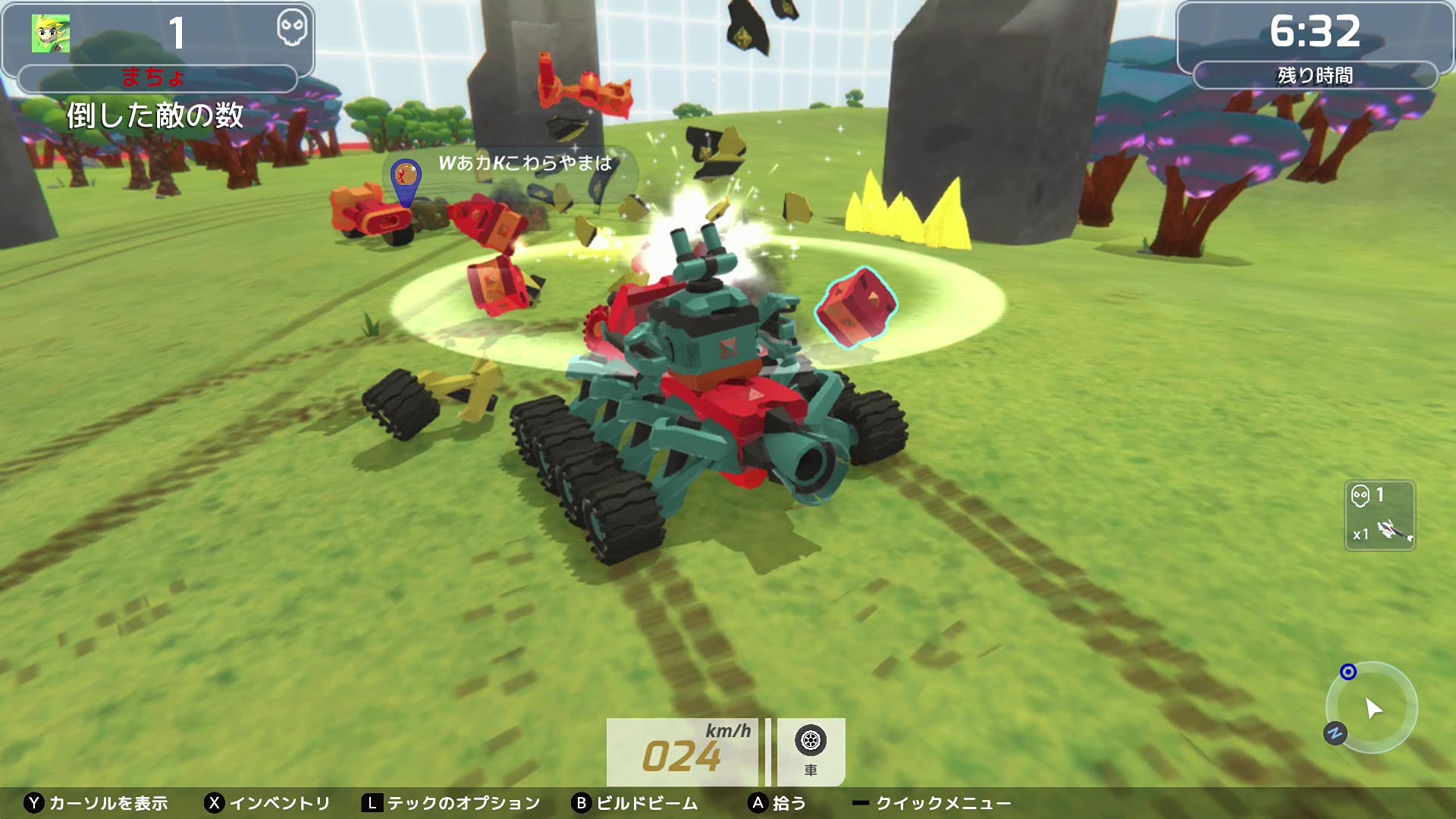Activate the ビルドビーム build beam
Screen dimensions: 1456x819
tap(635, 803)
